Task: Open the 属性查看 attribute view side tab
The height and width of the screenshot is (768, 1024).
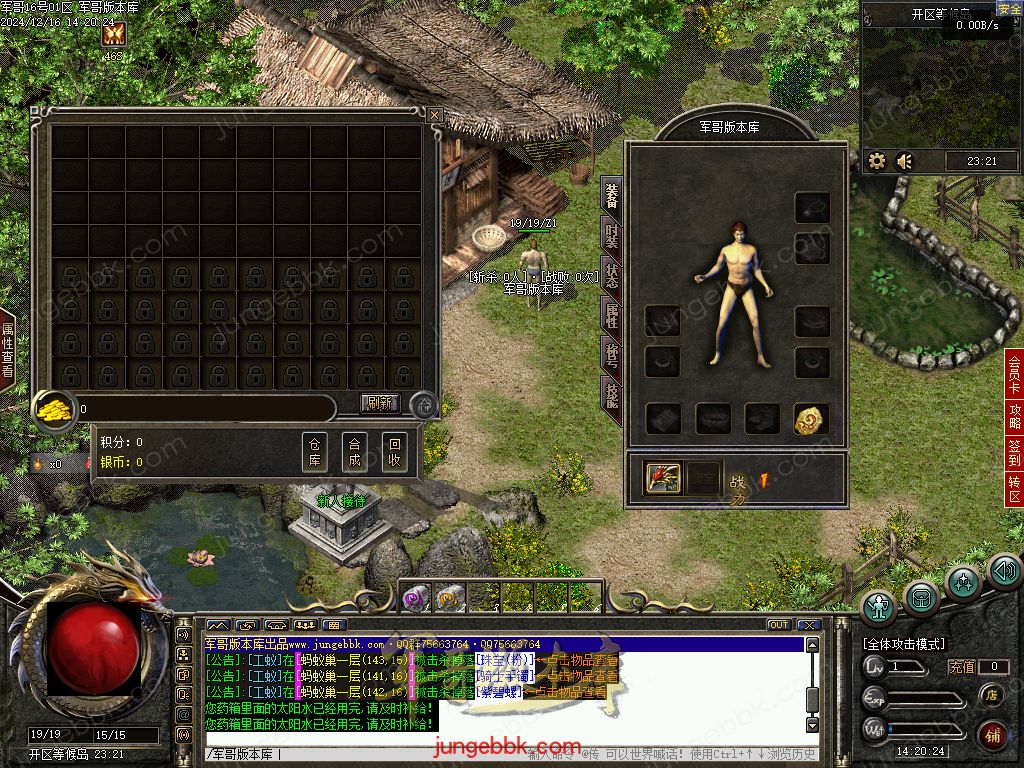Action: coord(8,349)
